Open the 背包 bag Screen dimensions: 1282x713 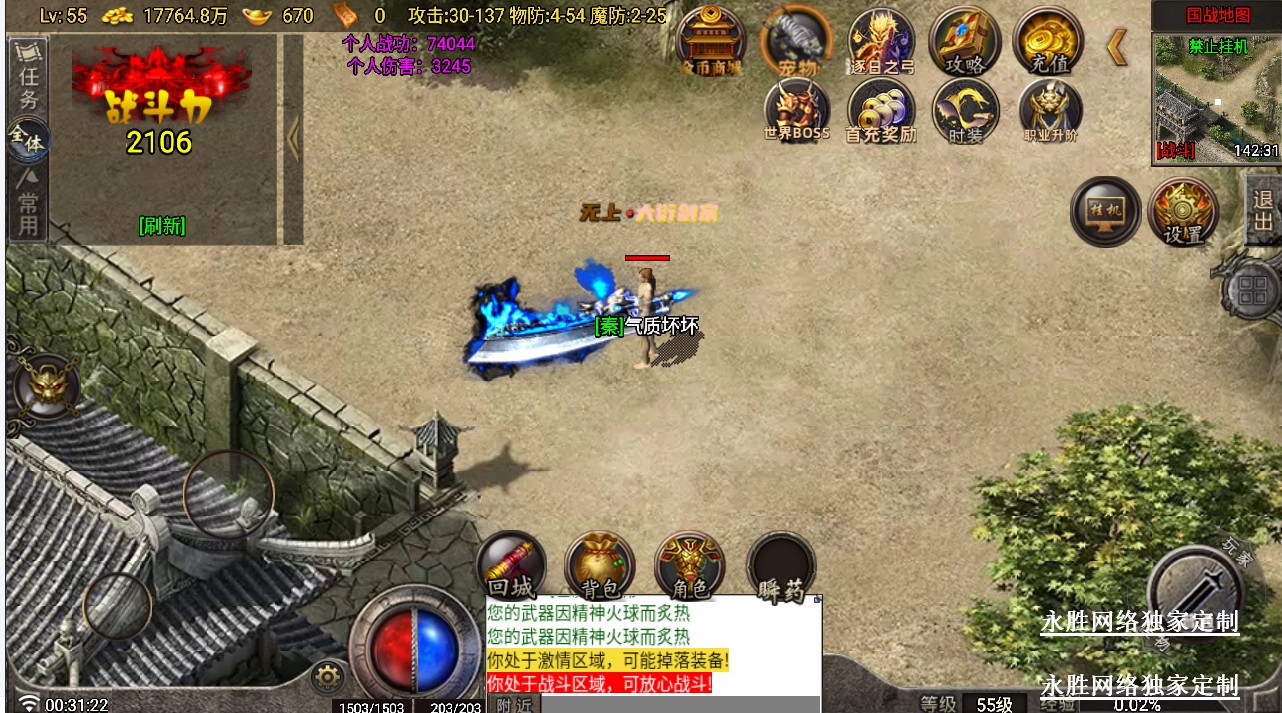600,566
